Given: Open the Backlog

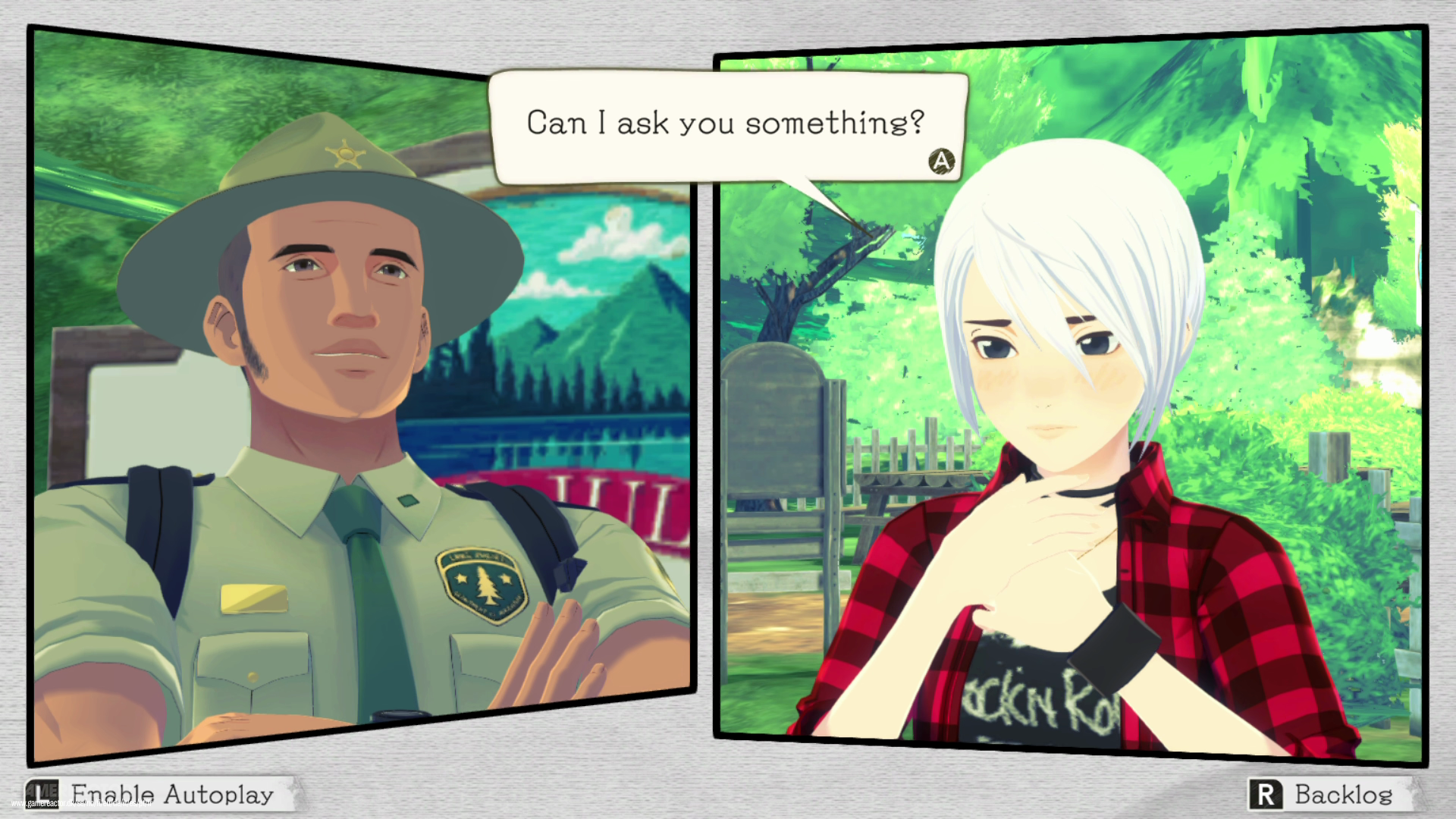Looking at the screenshot, I should pyautogui.click(x=1342, y=795).
